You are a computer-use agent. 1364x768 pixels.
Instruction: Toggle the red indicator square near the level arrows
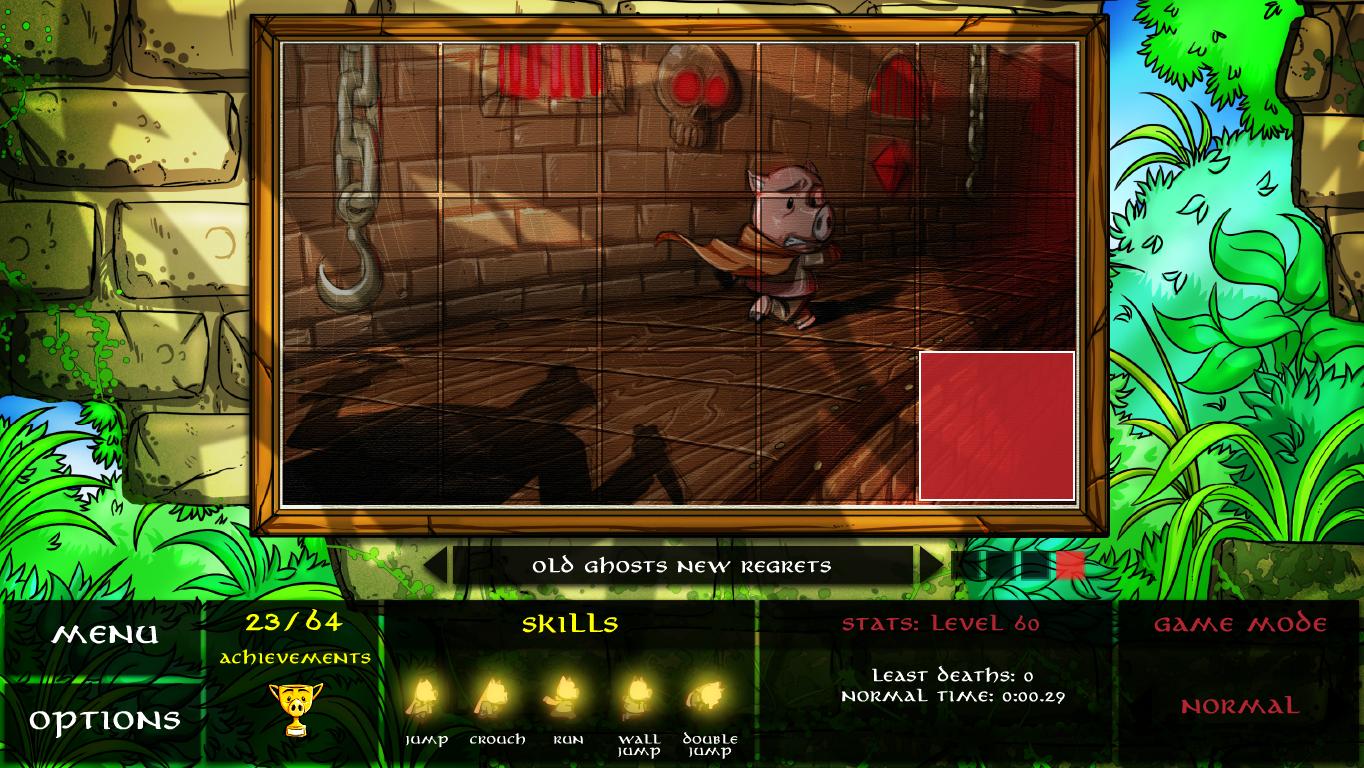(1070, 565)
